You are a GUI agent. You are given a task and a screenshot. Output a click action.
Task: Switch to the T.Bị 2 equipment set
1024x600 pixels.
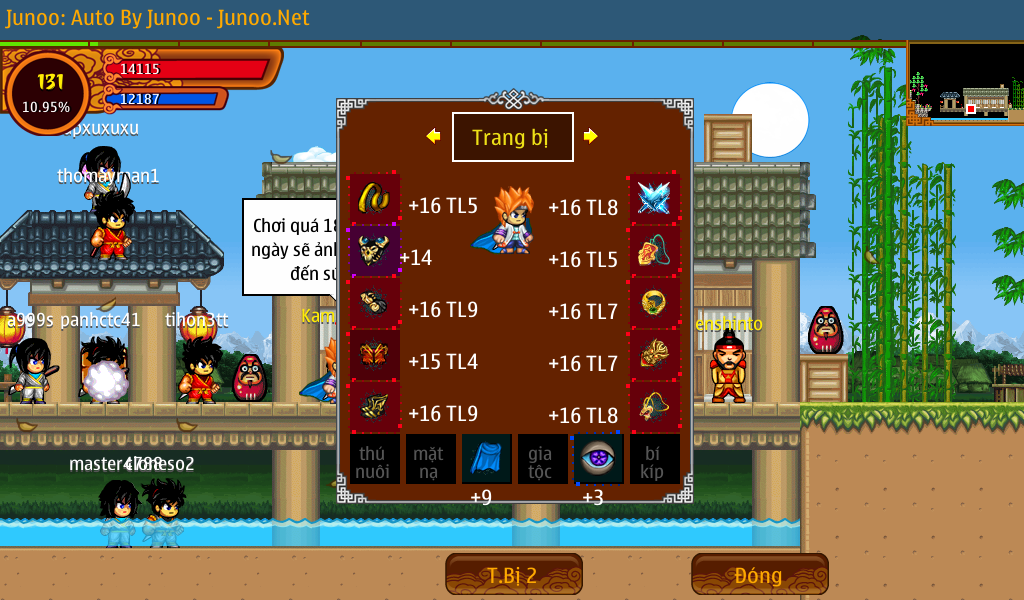[x=513, y=575]
